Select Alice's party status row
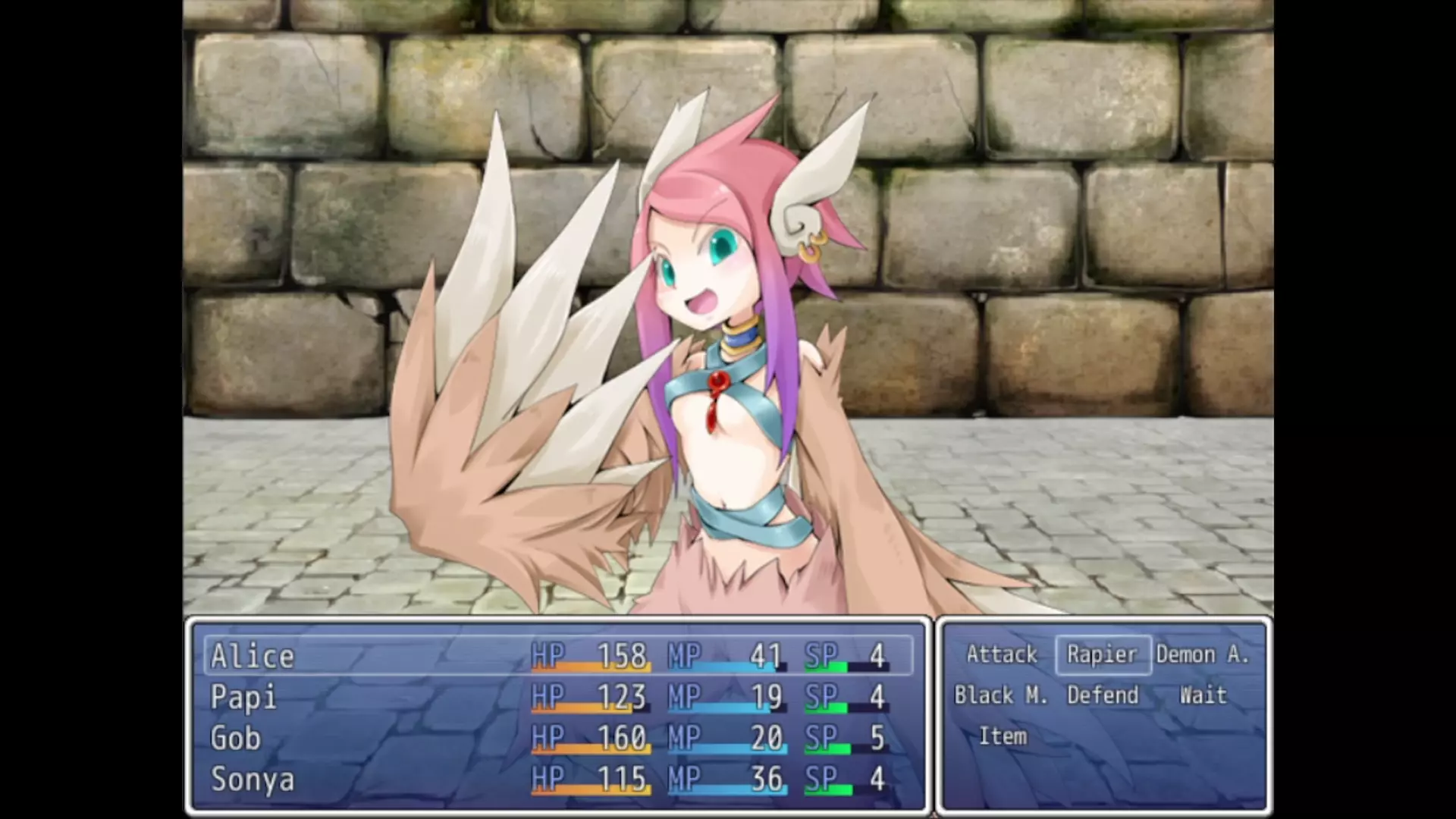 558,656
